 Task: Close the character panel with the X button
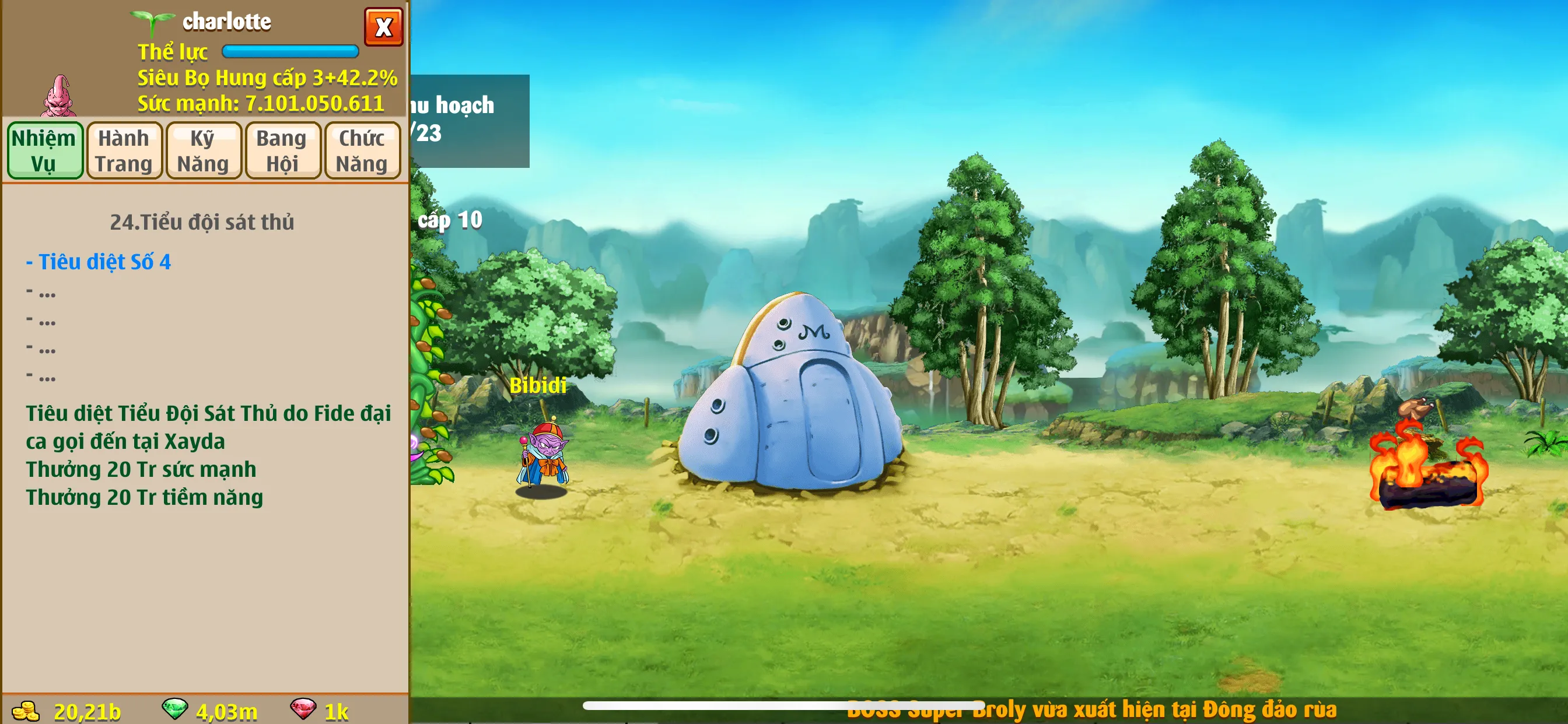(383, 27)
